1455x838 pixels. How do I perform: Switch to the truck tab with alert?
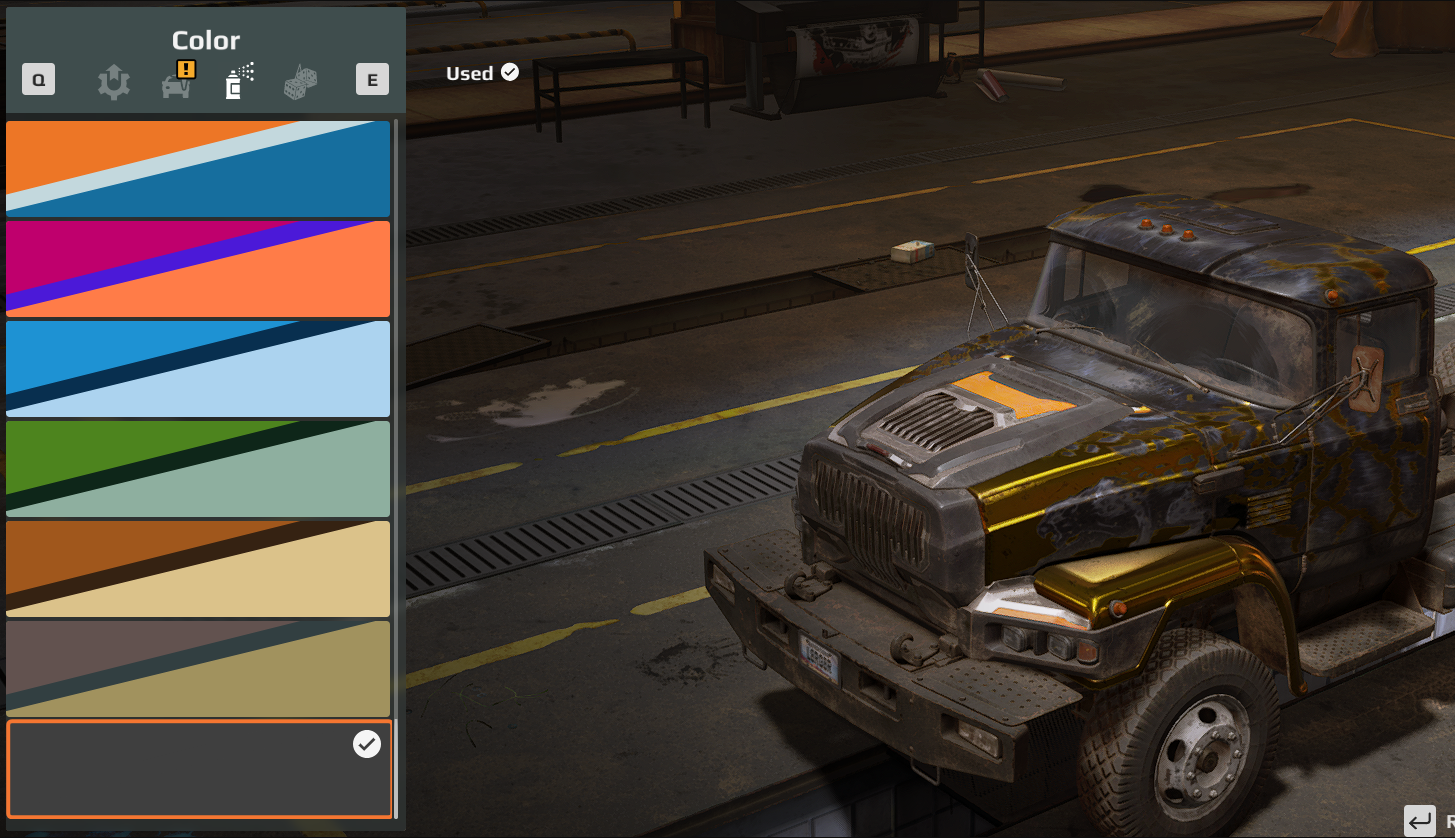[178, 82]
